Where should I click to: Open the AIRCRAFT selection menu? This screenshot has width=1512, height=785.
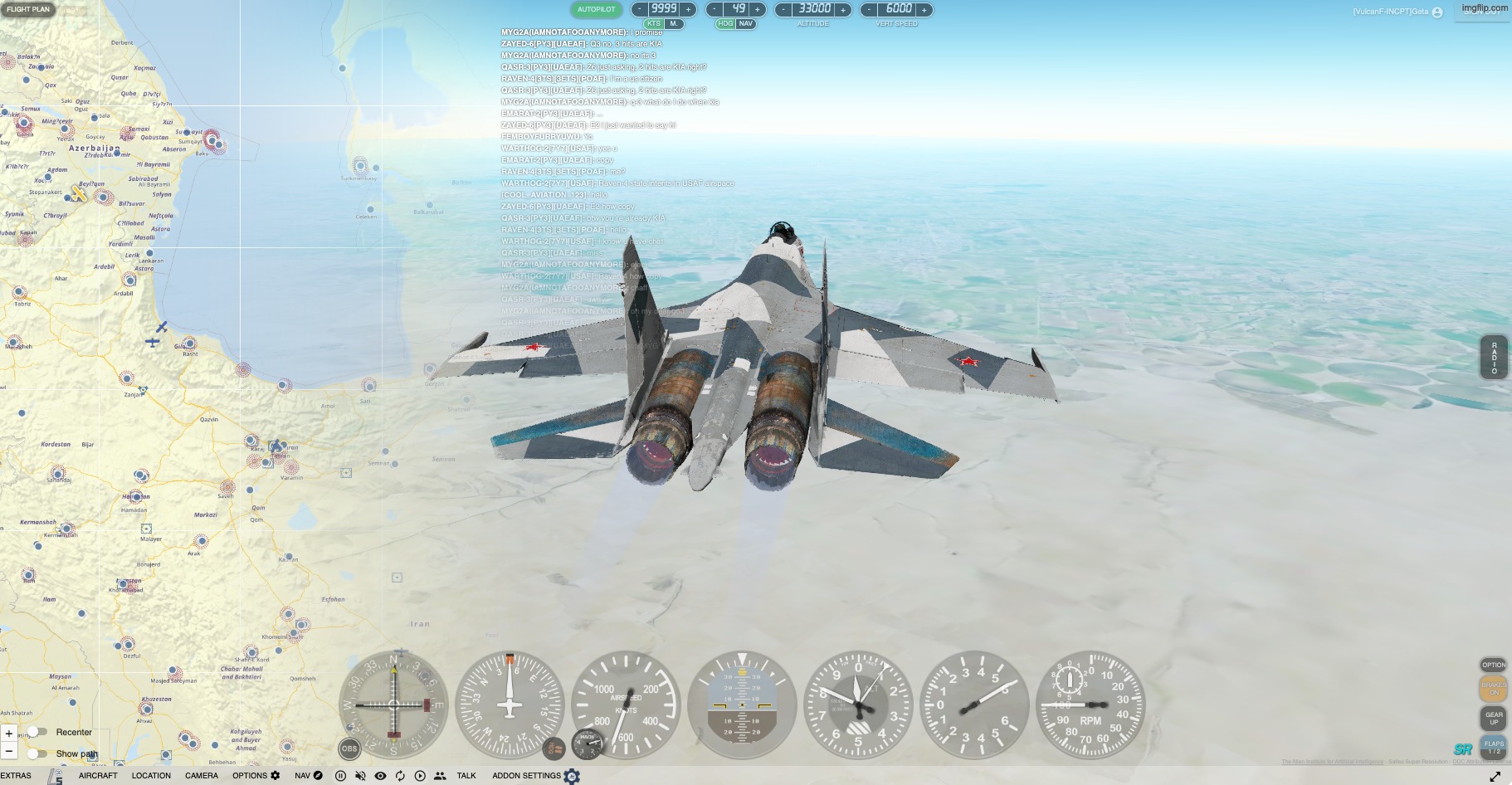pos(97,775)
